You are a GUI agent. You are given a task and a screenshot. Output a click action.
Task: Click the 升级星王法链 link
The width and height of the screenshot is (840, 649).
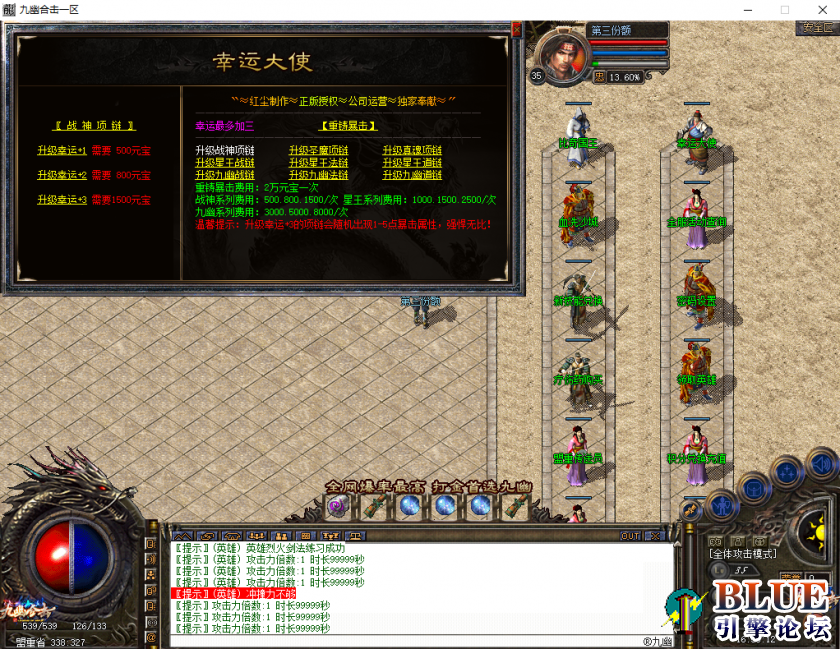tap(319, 162)
